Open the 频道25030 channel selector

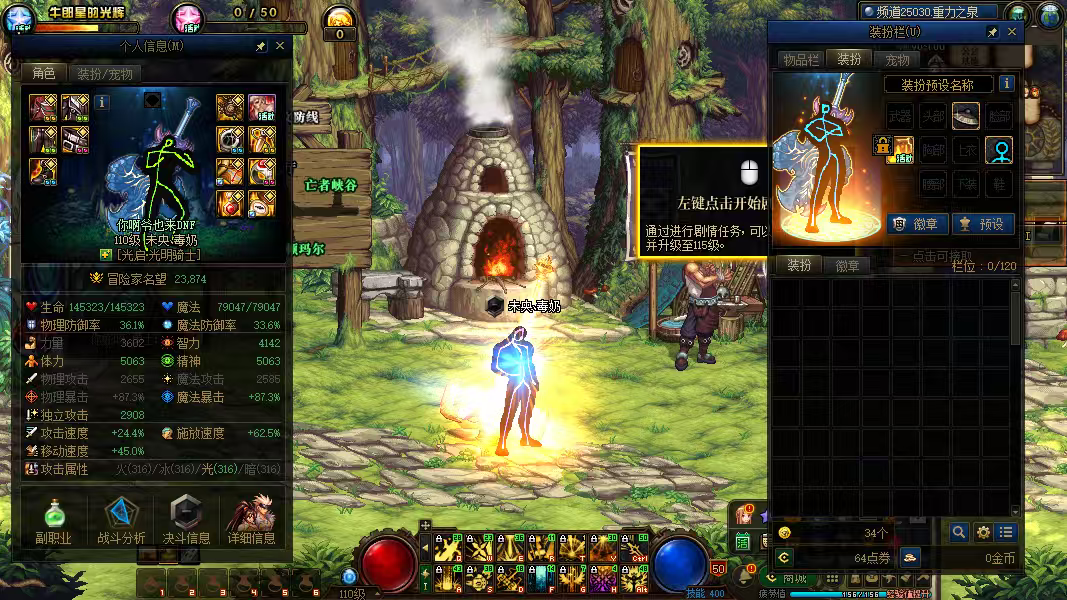tap(930, 12)
